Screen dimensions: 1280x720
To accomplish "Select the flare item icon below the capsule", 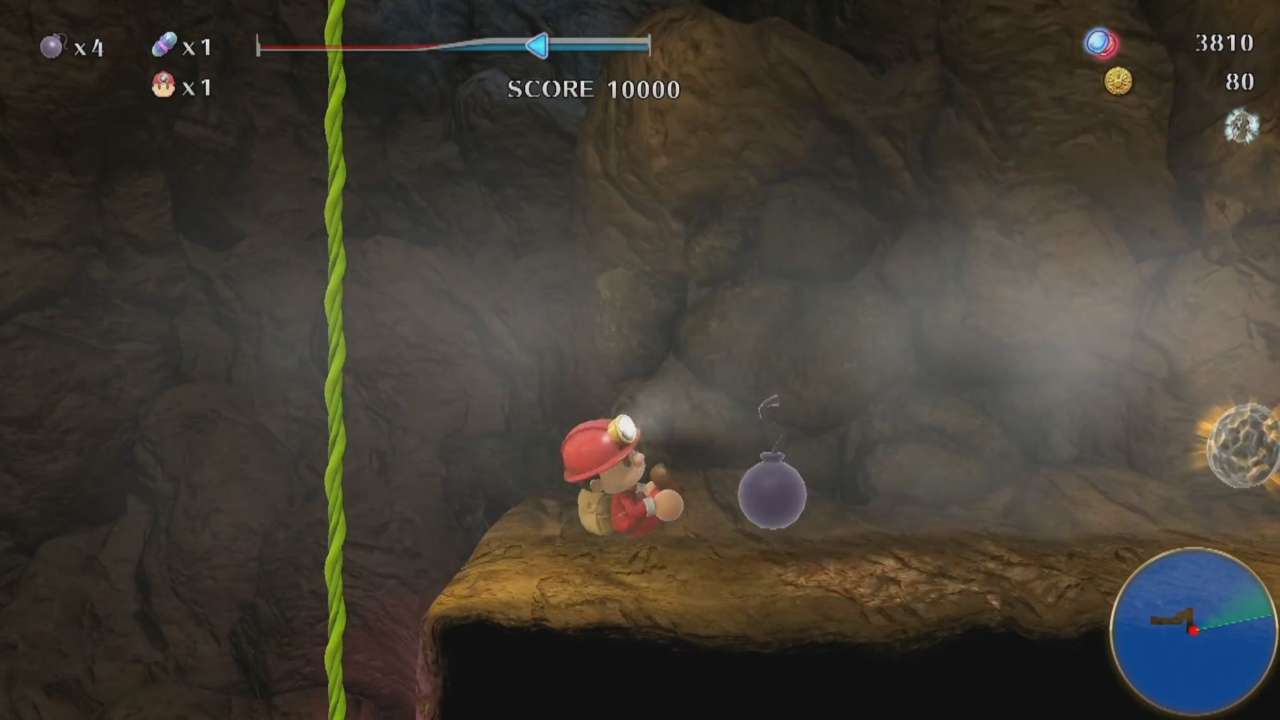I will pos(162,87).
